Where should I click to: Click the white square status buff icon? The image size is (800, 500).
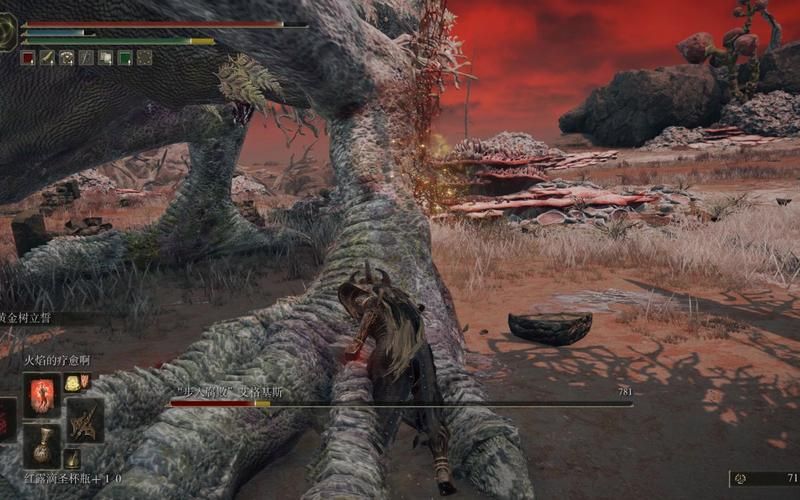pos(105,58)
